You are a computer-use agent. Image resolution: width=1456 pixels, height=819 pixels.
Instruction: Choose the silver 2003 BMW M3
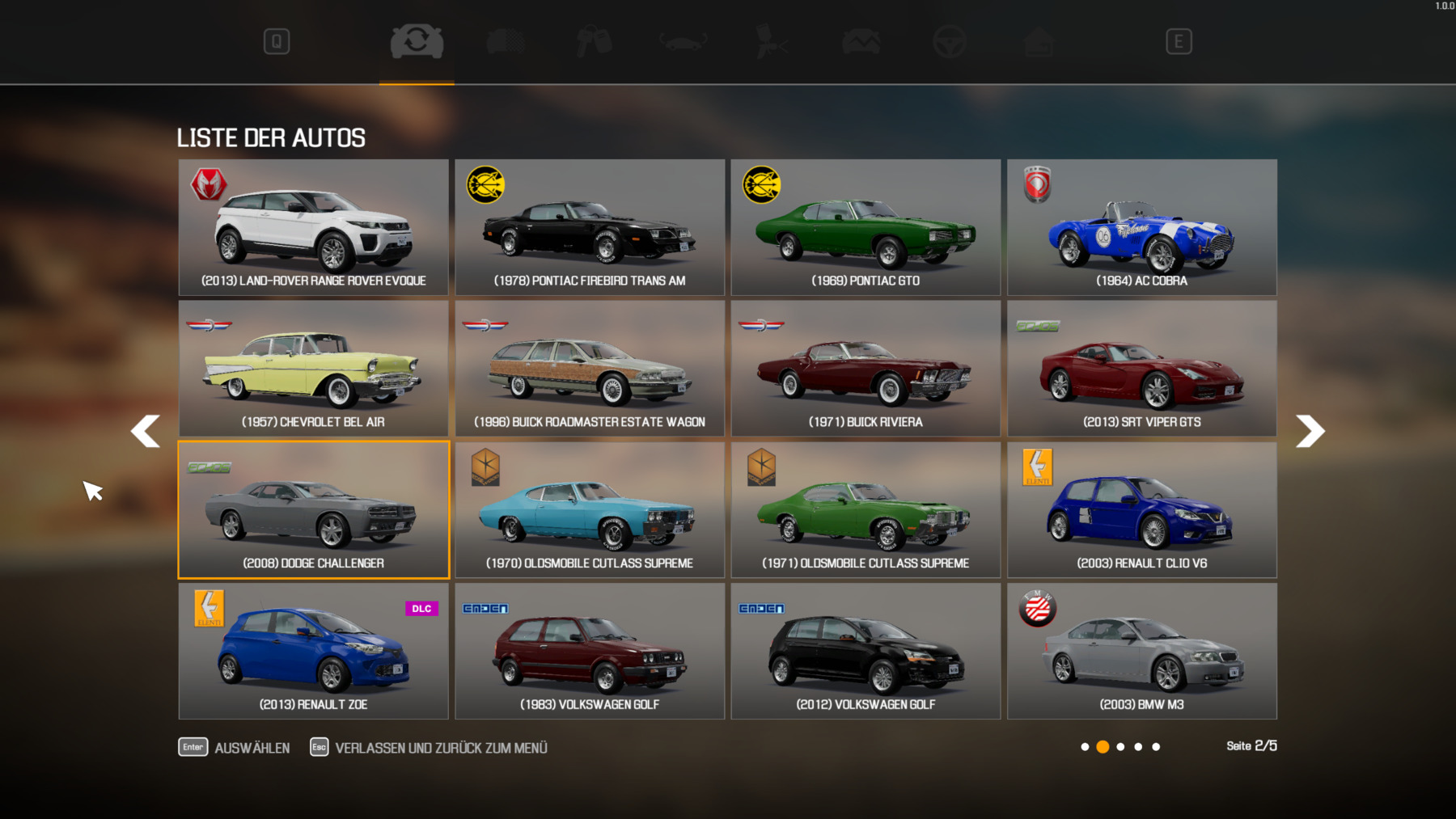[x=1141, y=652]
